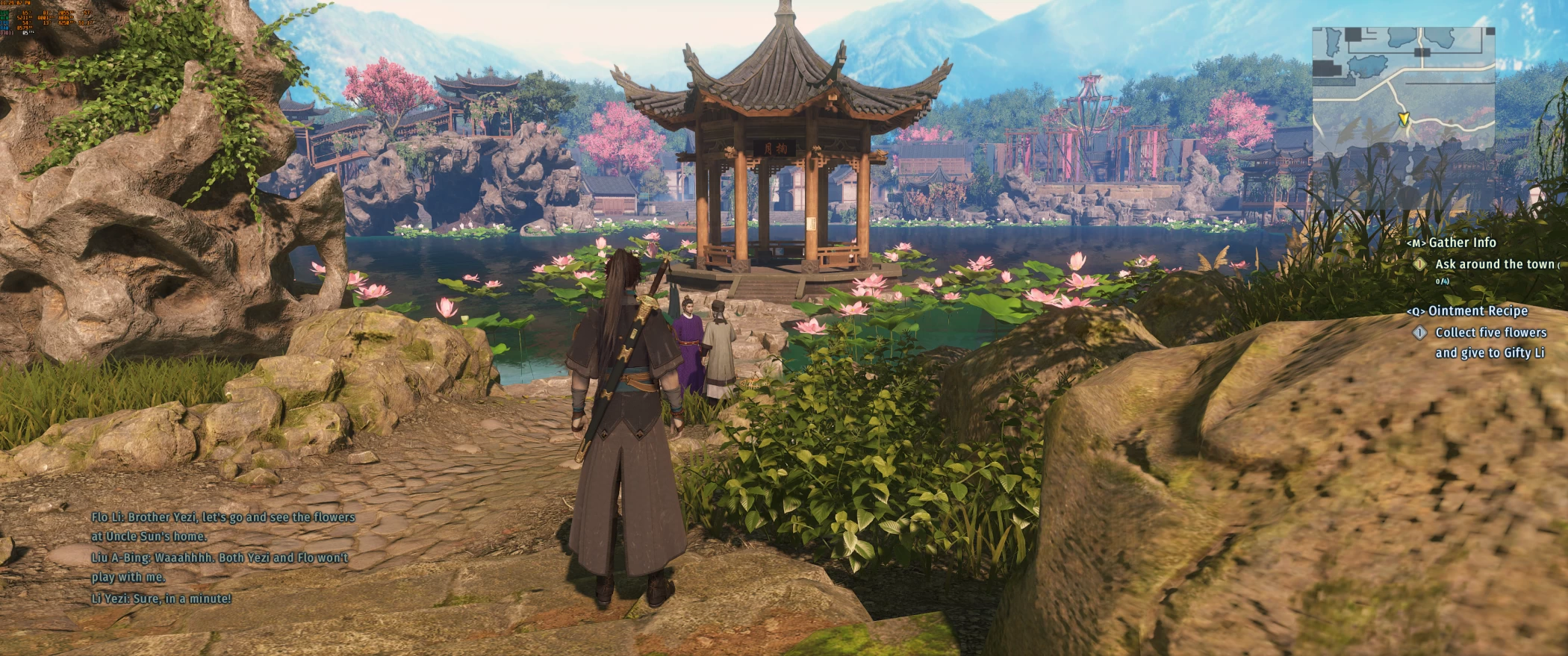This screenshot has height=656, width=1568.
Task: Click the yellow player arrow on the minimap
Action: click(x=1402, y=119)
